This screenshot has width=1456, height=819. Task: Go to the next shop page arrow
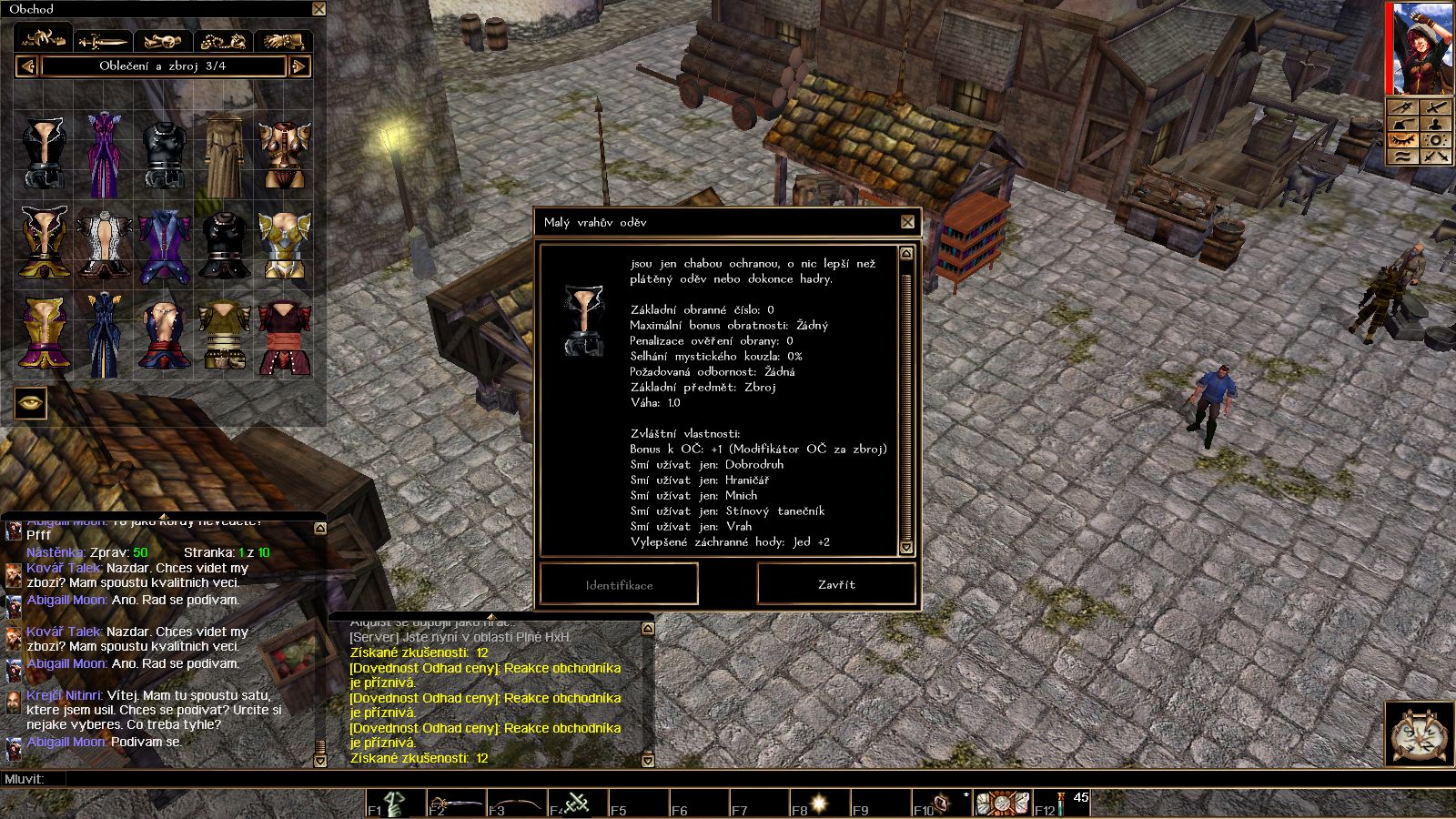(x=299, y=66)
